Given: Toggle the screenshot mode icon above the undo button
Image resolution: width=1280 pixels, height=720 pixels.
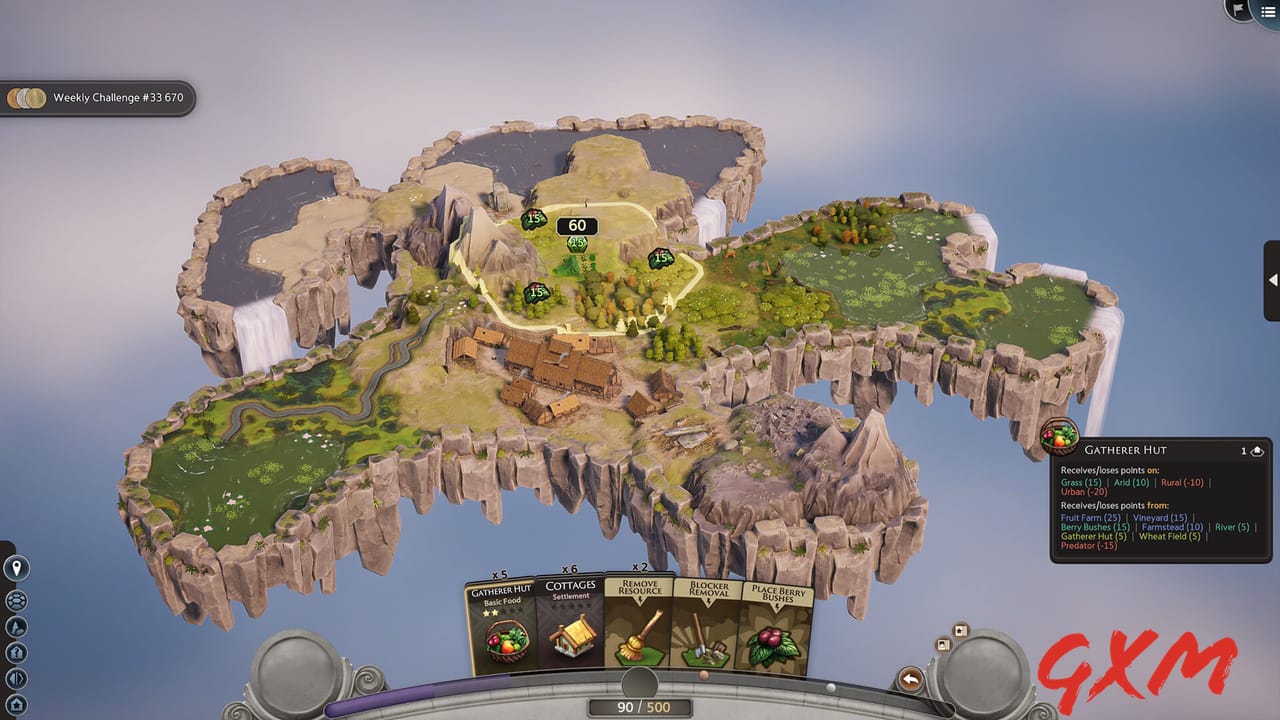Looking at the screenshot, I should [x=942, y=644].
